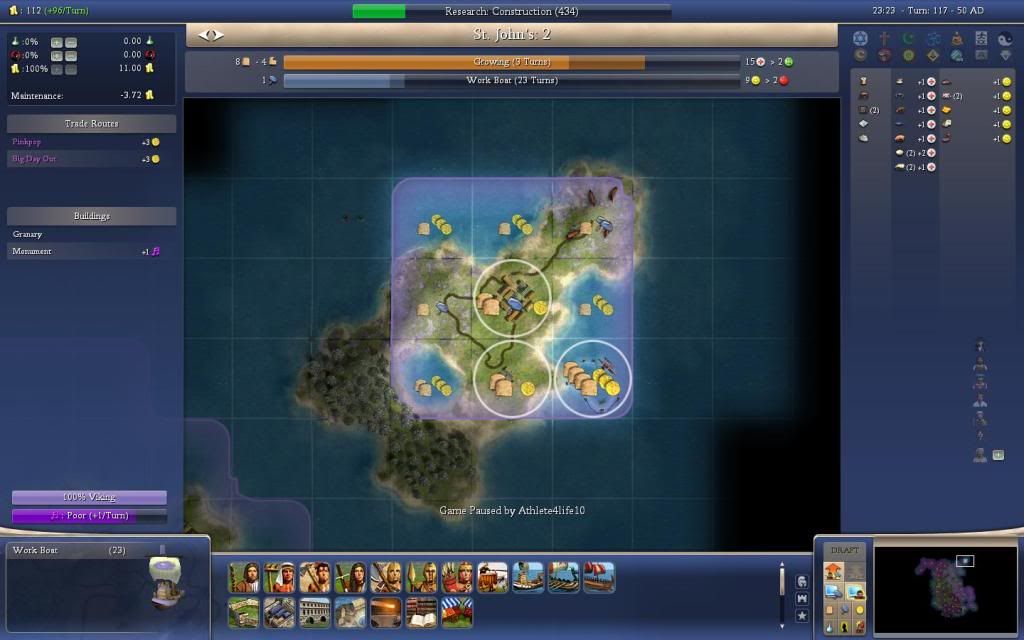Choose the white-sailed Work Boat build icon
This screenshot has width=1024, height=640.
pyautogui.click(x=528, y=577)
